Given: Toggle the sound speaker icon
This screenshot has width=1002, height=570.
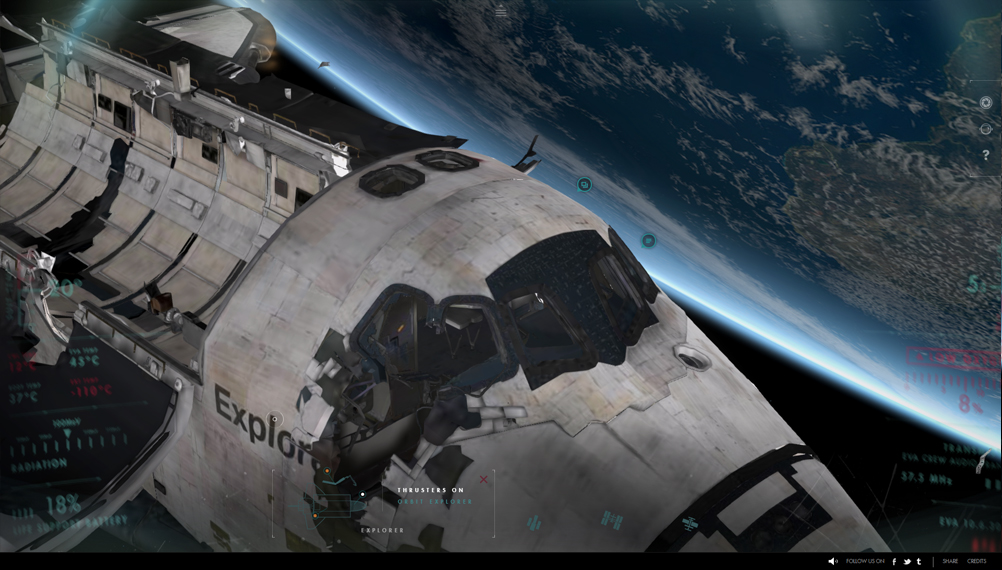Looking at the screenshot, I should [833, 561].
